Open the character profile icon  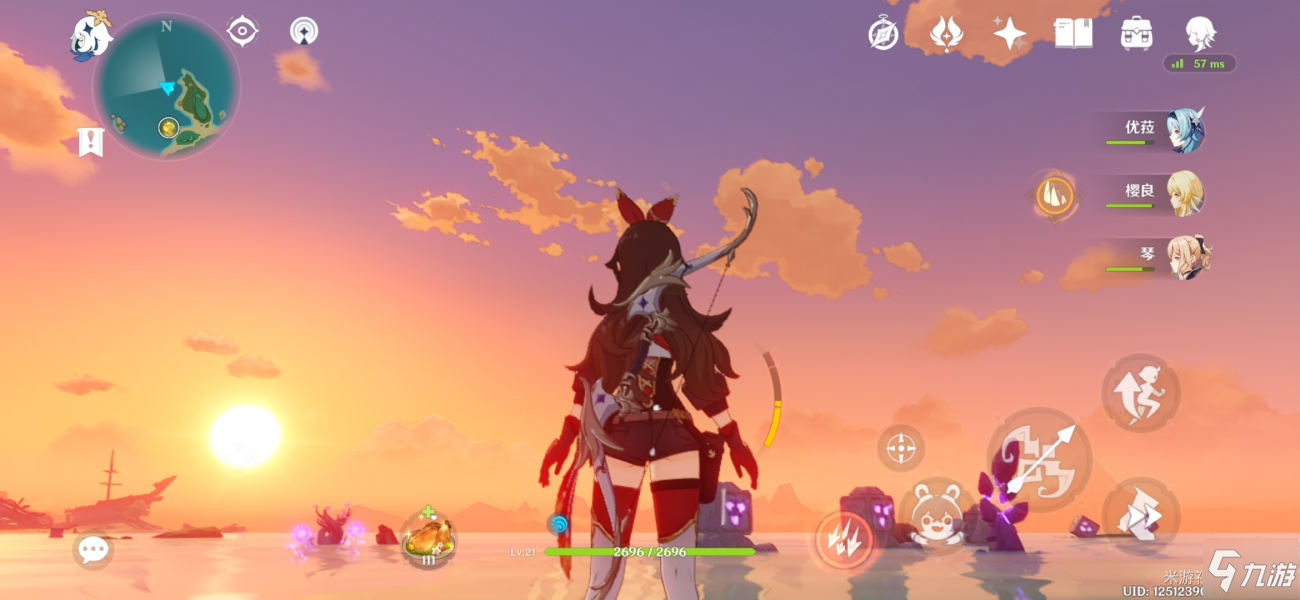point(1200,34)
